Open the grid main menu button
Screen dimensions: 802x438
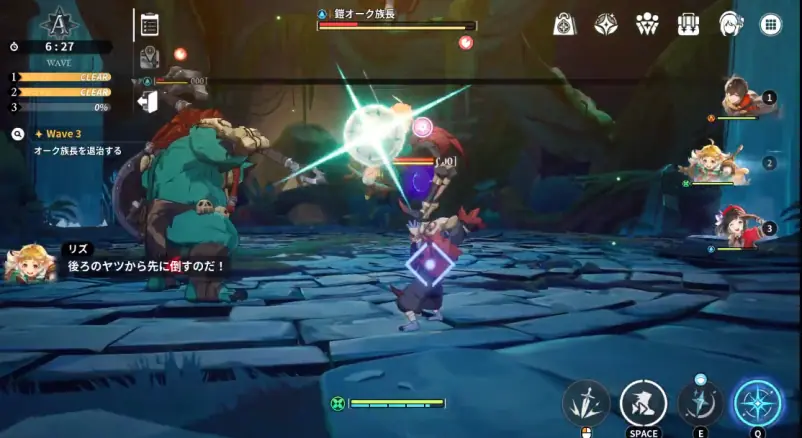pos(770,24)
